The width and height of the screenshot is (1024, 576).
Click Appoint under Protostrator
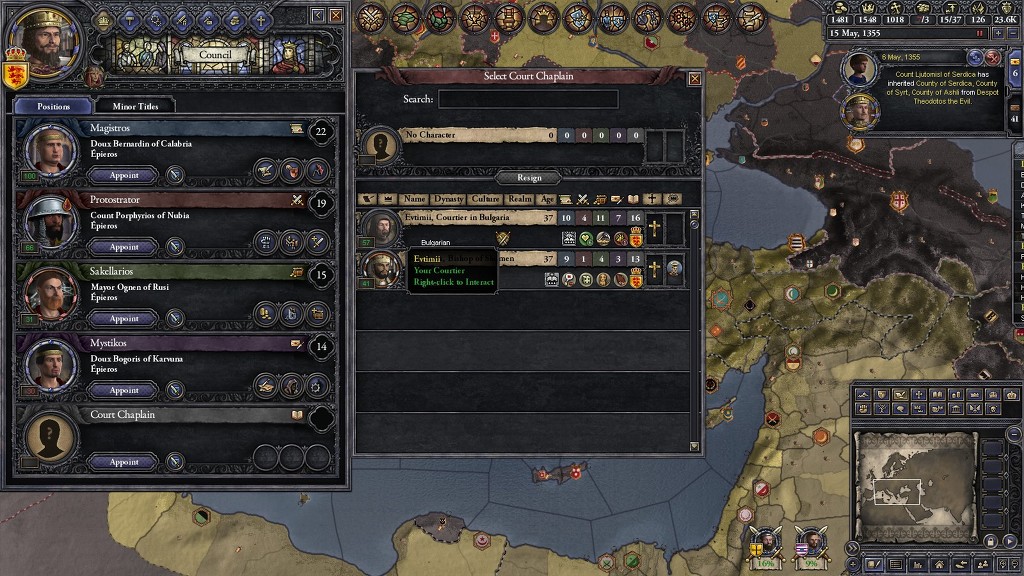(x=124, y=247)
